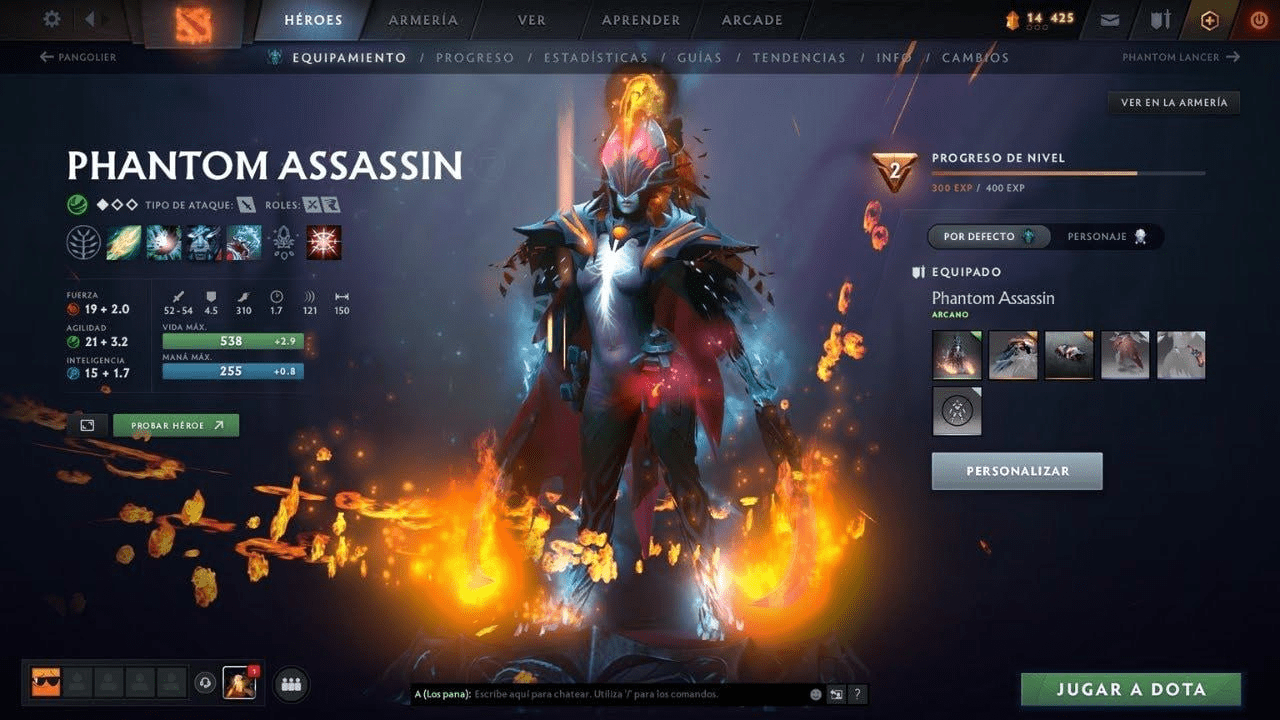1280x720 pixels.
Task: Open the mail envelope inbox icon
Action: [1110, 19]
